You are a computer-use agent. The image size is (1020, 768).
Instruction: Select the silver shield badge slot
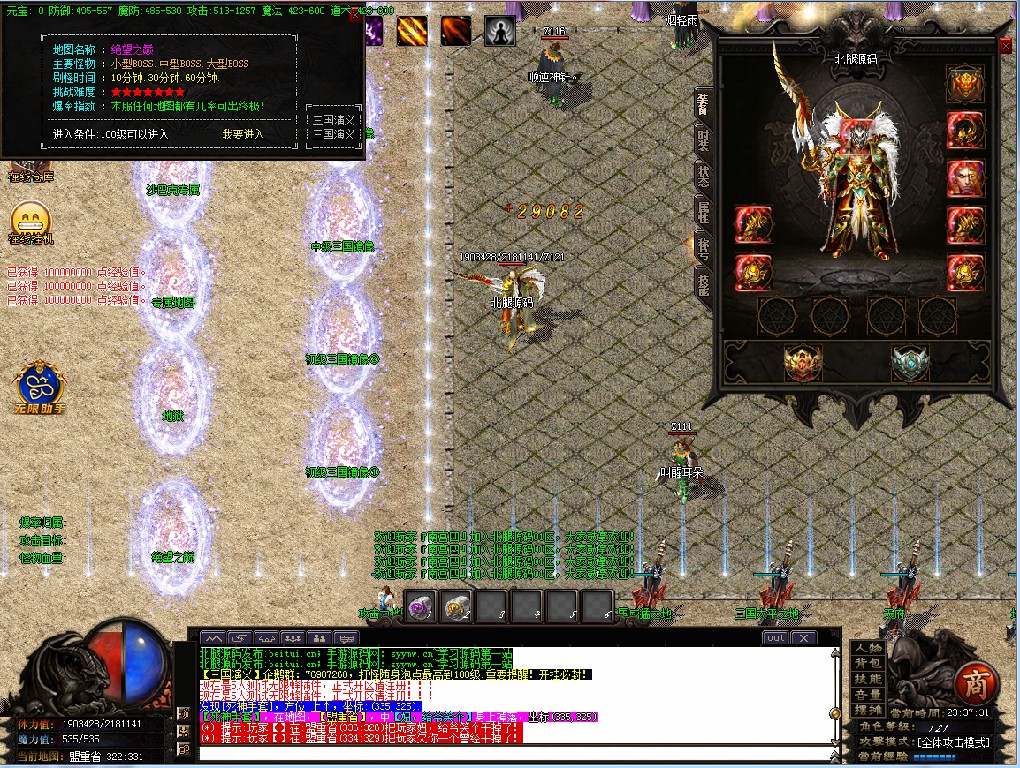tap(909, 362)
